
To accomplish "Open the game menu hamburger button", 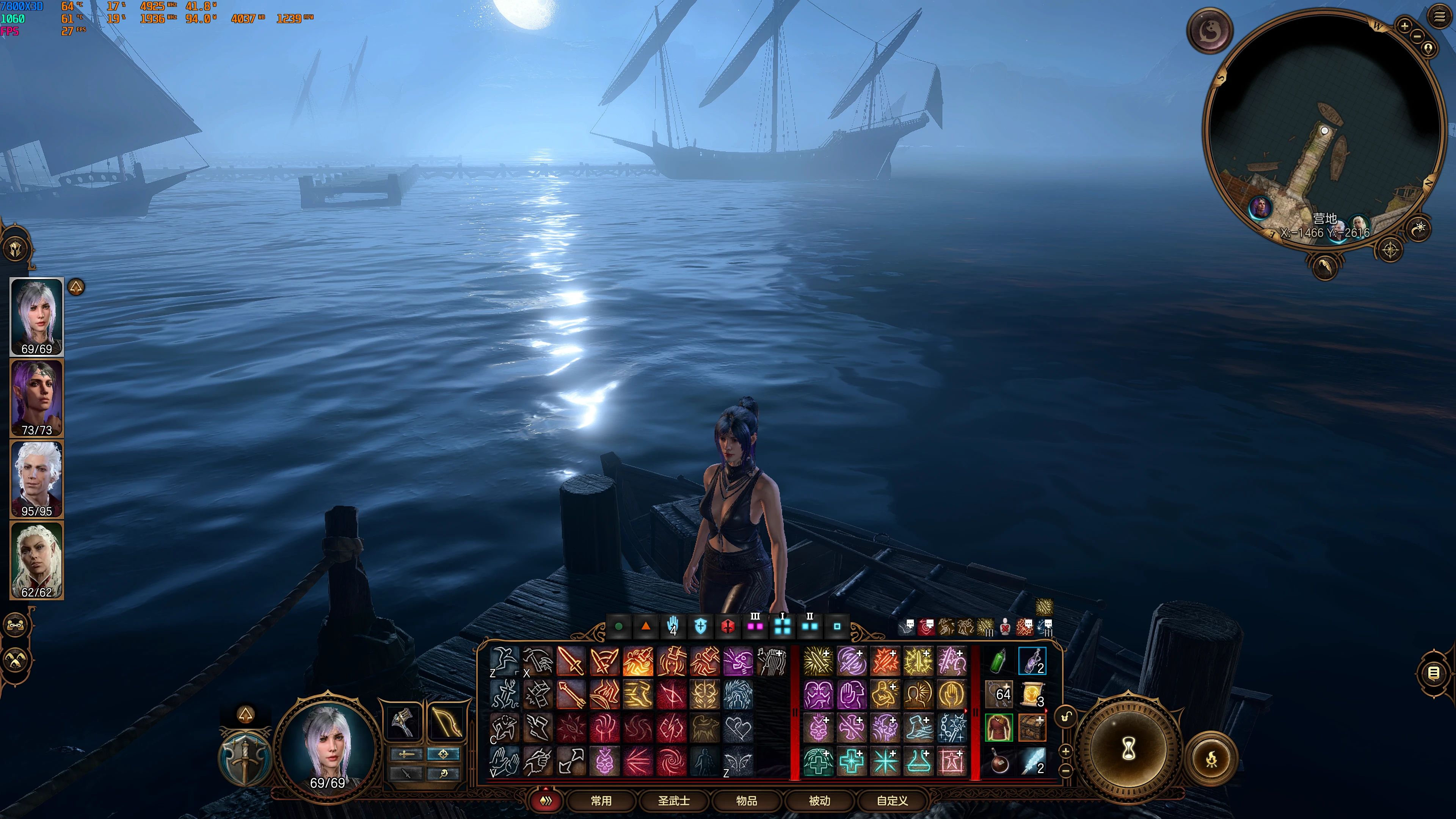I will click(x=1440, y=16).
